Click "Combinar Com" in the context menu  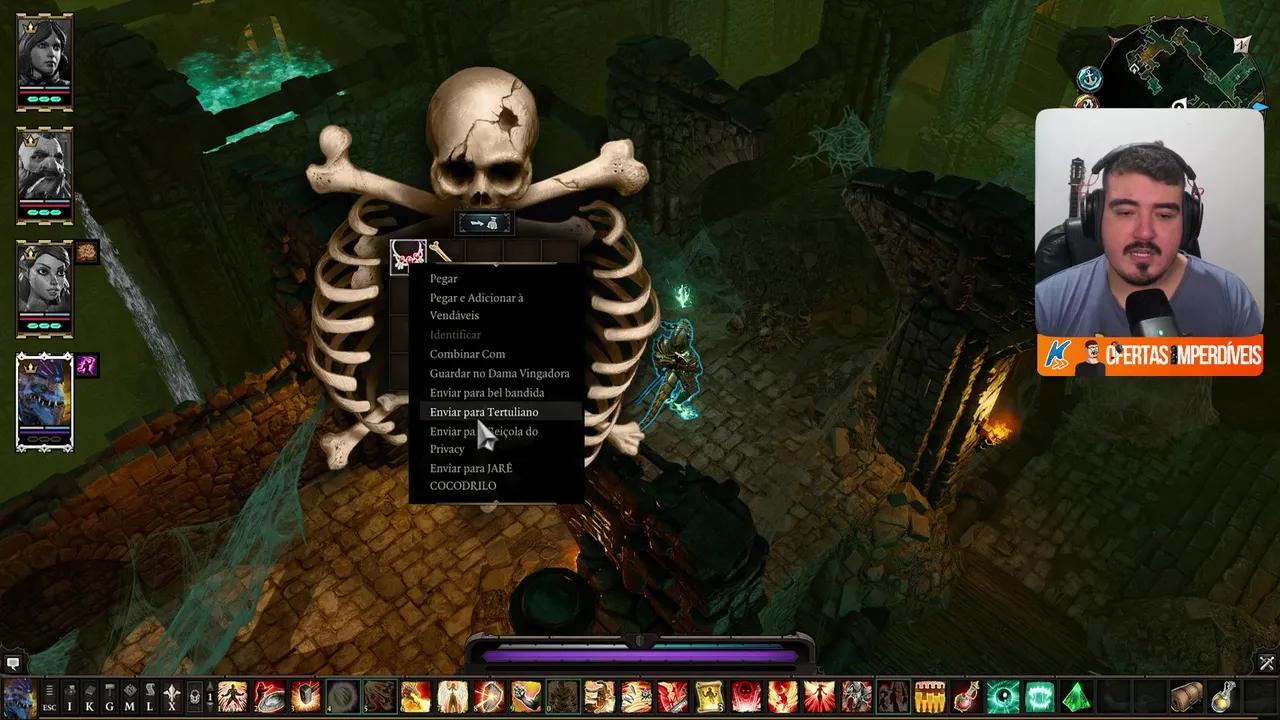coord(467,353)
